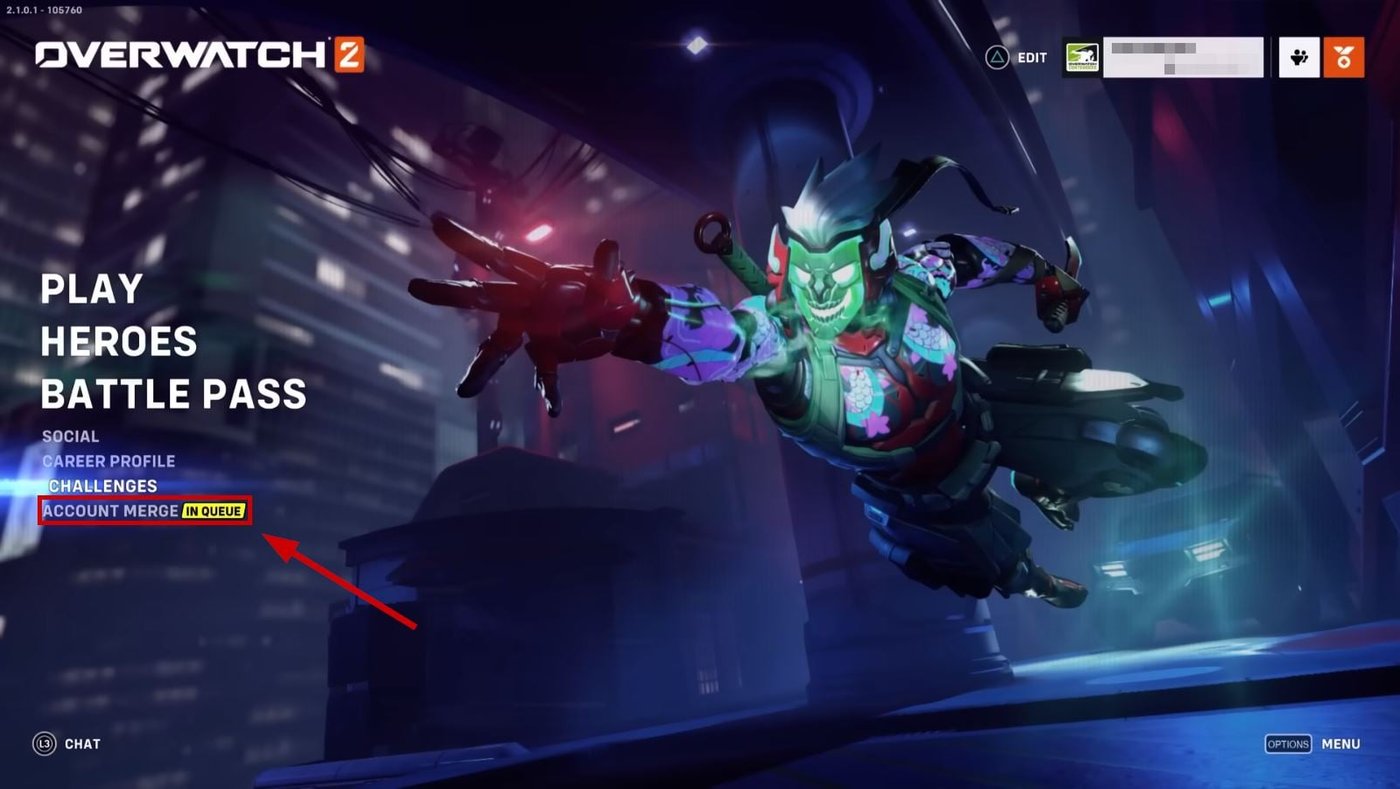This screenshot has width=1400, height=789.
Task: Click the Overwatch Contenders avatar portrait
Action: click(1082, 57)
